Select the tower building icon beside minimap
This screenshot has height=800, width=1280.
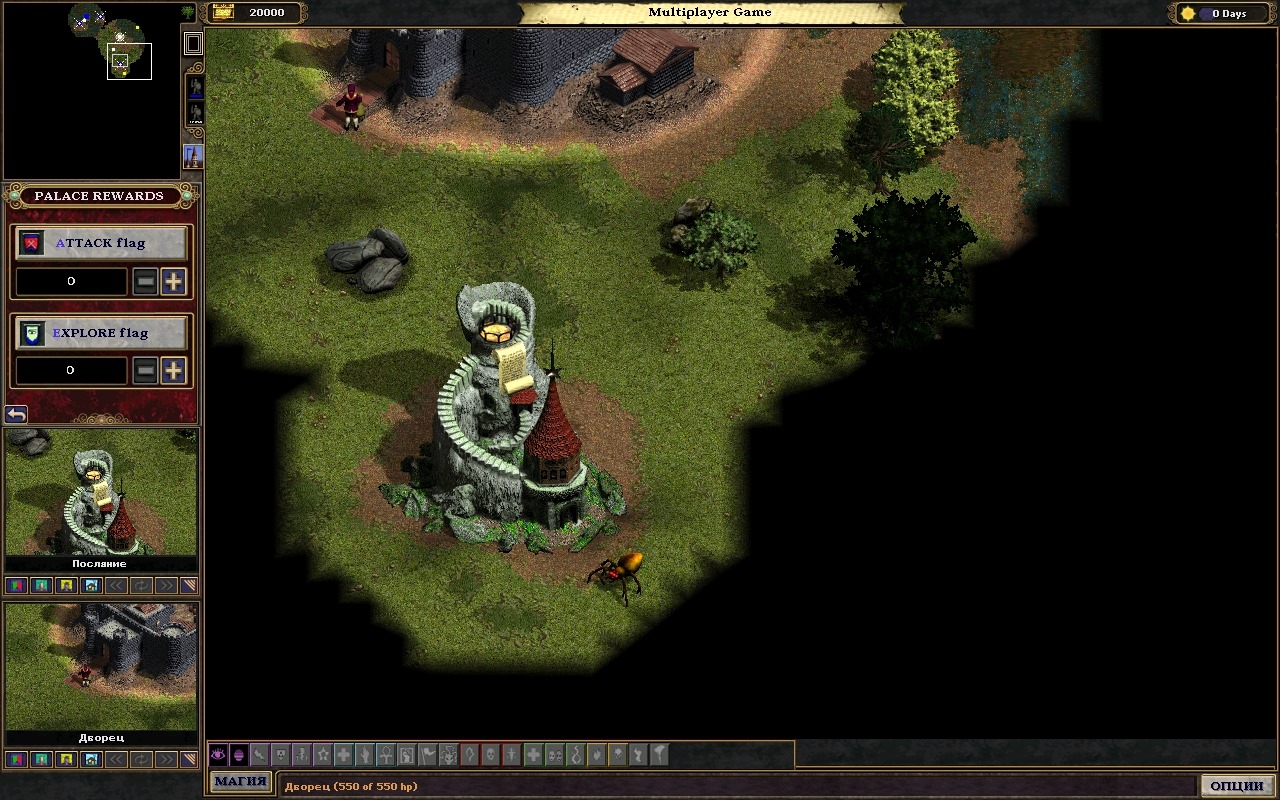click(x=193, y=157)
